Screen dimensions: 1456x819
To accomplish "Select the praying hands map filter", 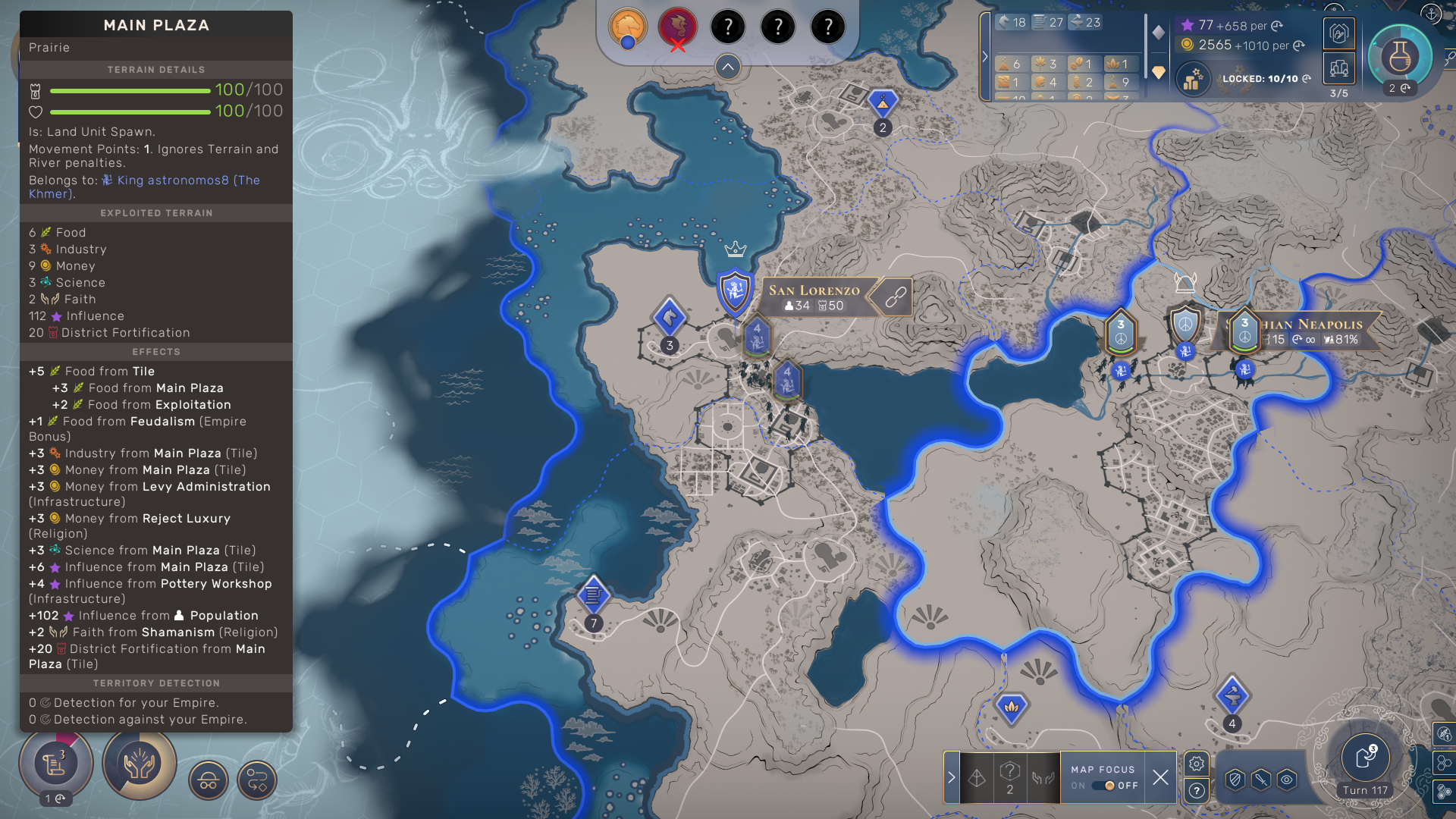I will tap(1043, 777).
